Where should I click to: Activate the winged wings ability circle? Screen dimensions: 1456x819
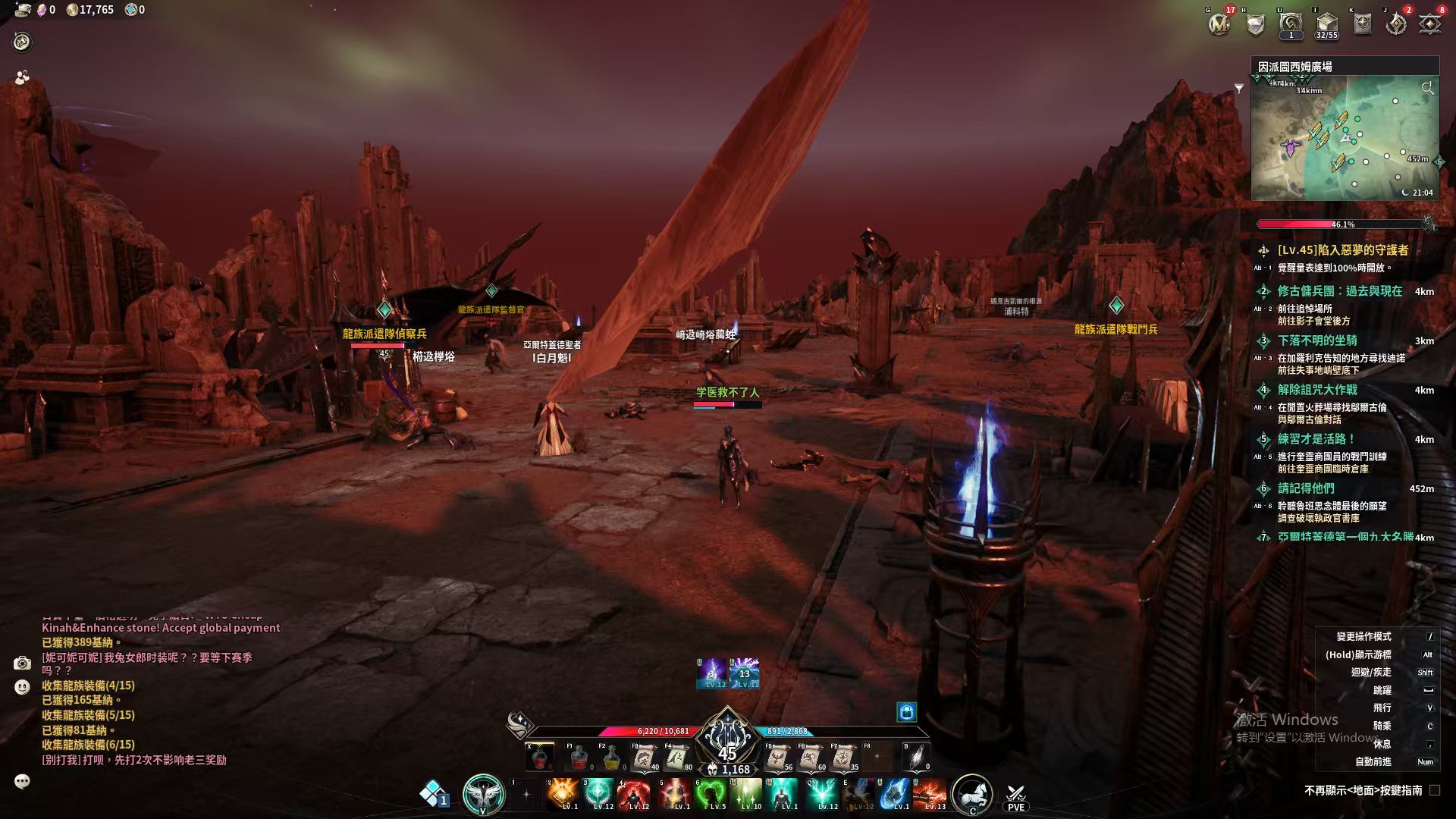483,794
